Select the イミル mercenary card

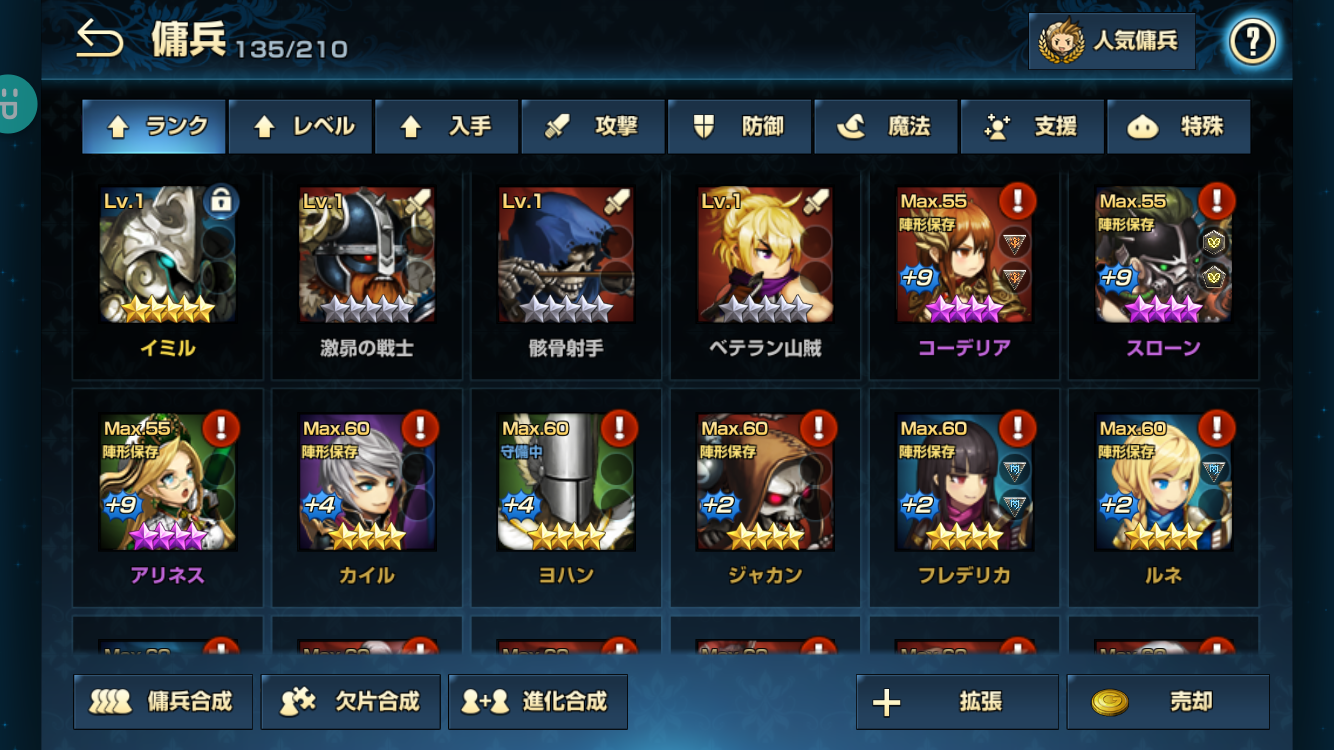click(x=168, y=270)
